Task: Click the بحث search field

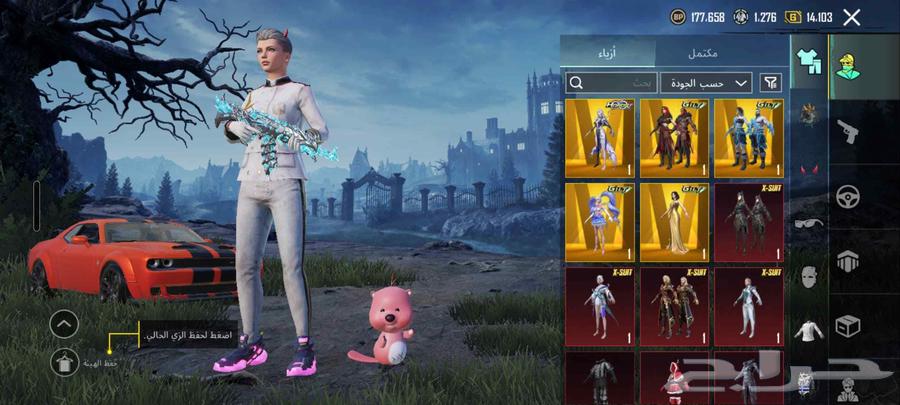Action: tap(610, 82)
